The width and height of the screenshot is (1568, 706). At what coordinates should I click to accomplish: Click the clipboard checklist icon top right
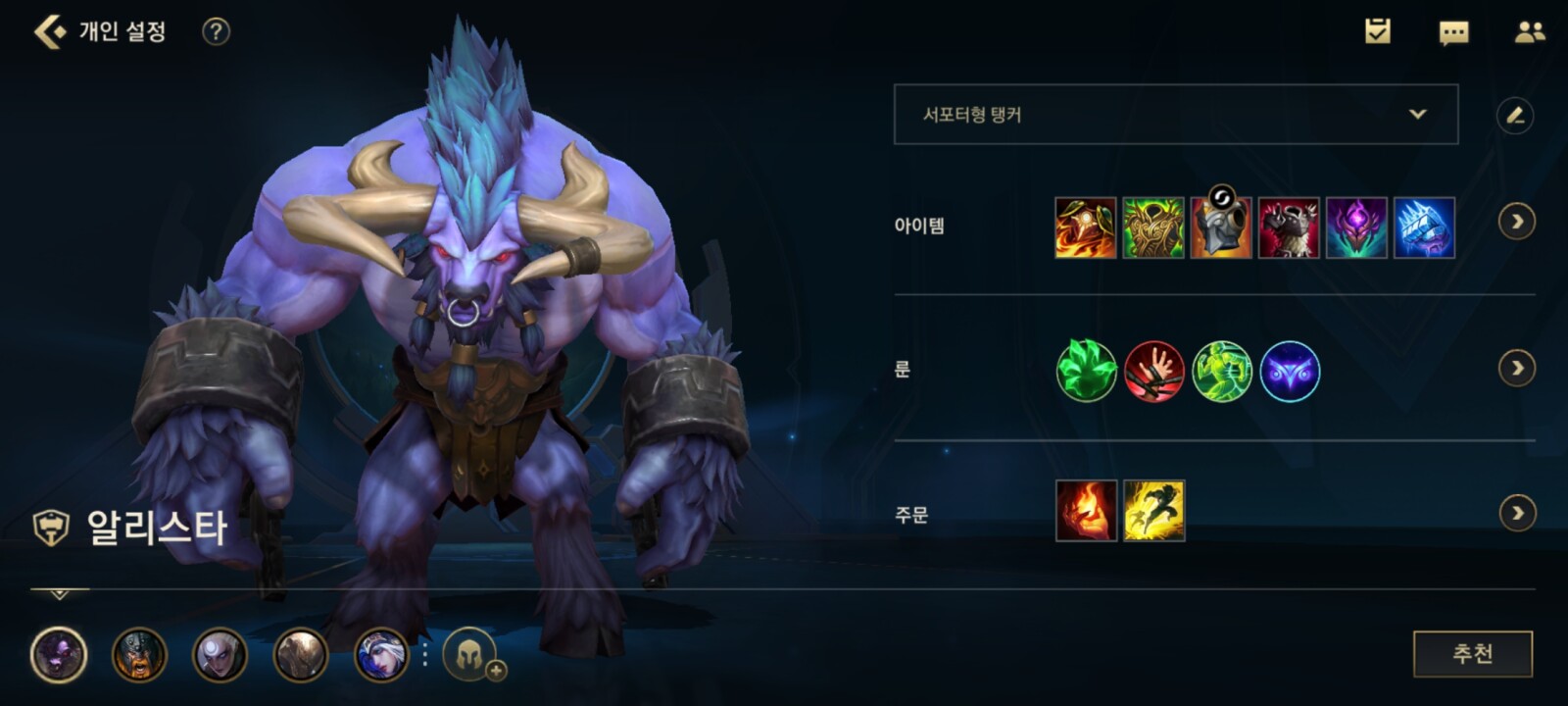tap(1378, 28)
